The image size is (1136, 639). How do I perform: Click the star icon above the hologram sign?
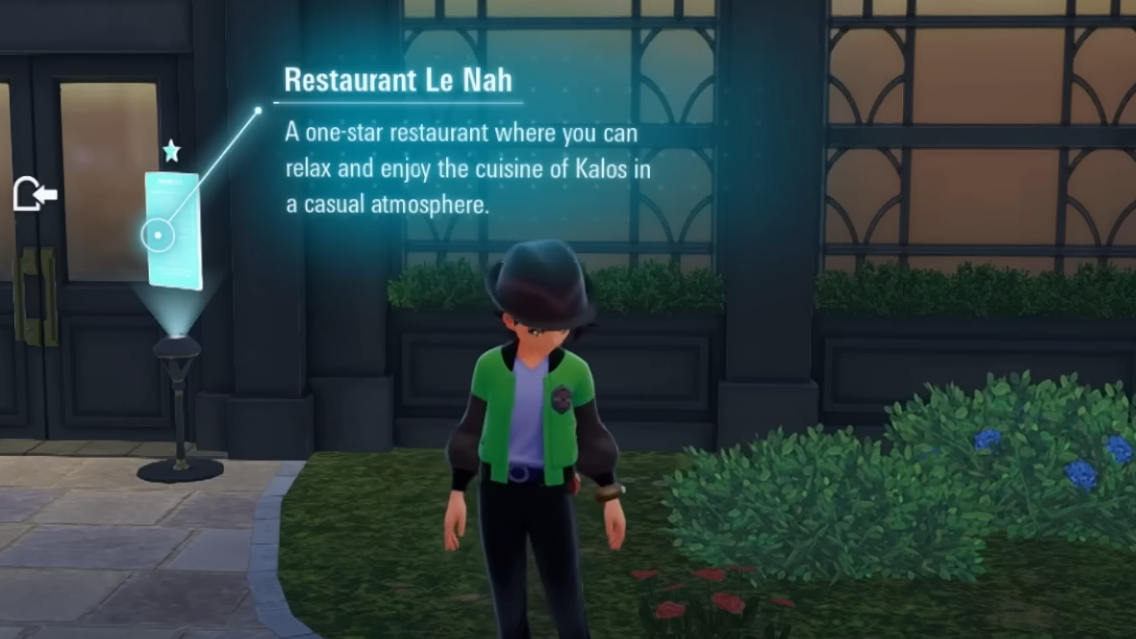(171, 151)
